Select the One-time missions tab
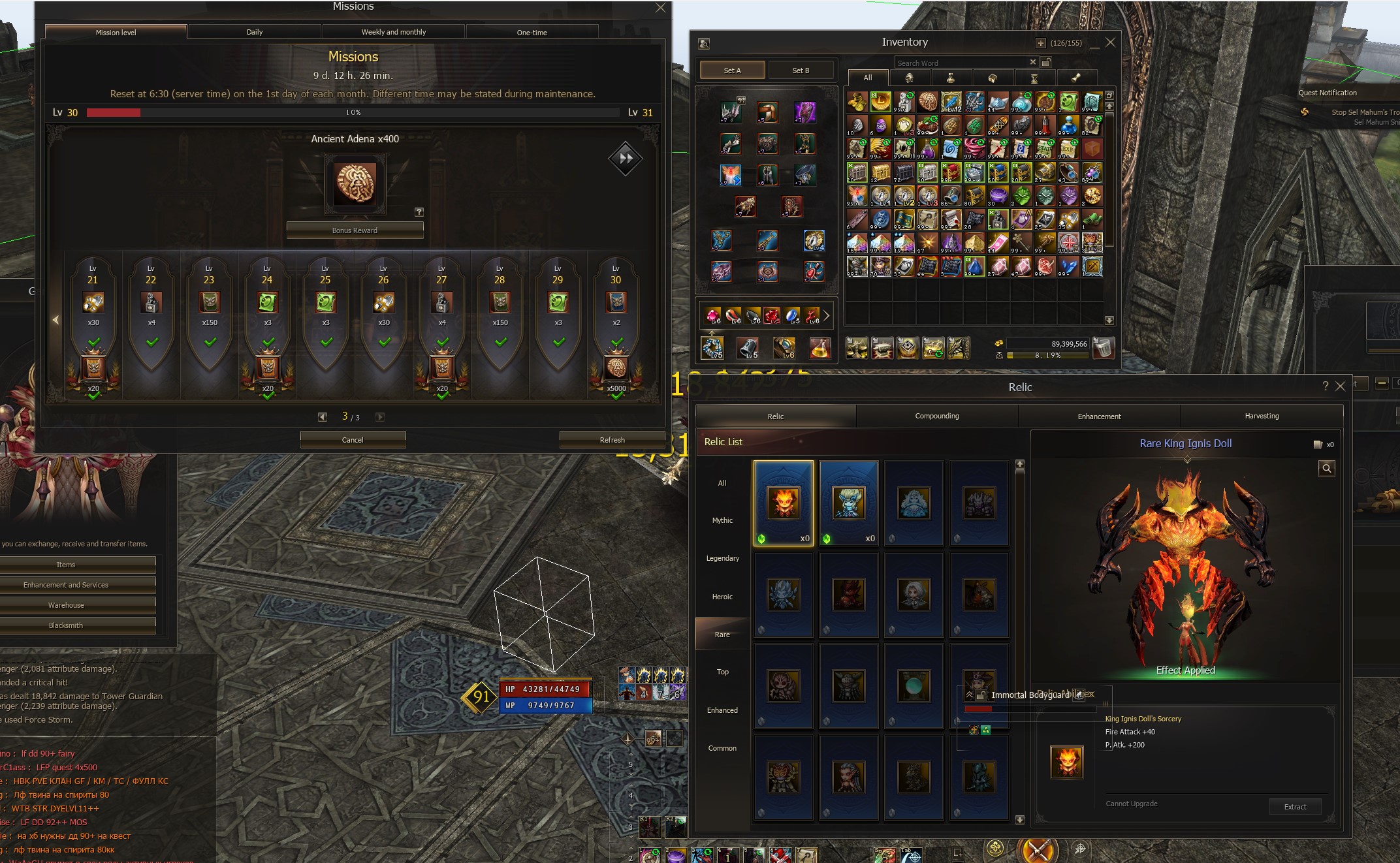Screen dimensions: 1400x863 [x=532, y=32]
